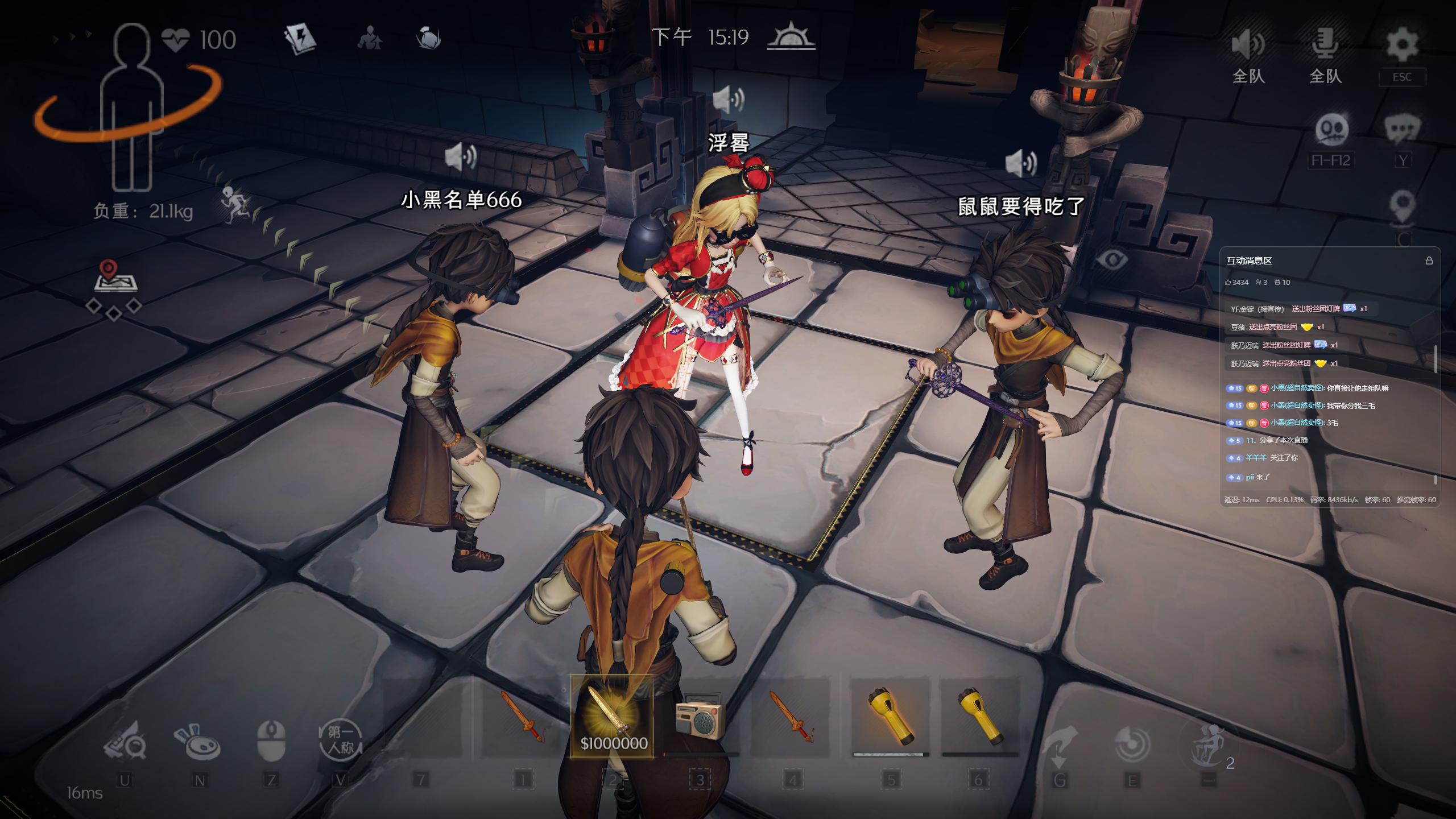Click the eye spectate icon
Image resolution: width=1456 pixels, height=819 pixels.
click(1111, 260)
